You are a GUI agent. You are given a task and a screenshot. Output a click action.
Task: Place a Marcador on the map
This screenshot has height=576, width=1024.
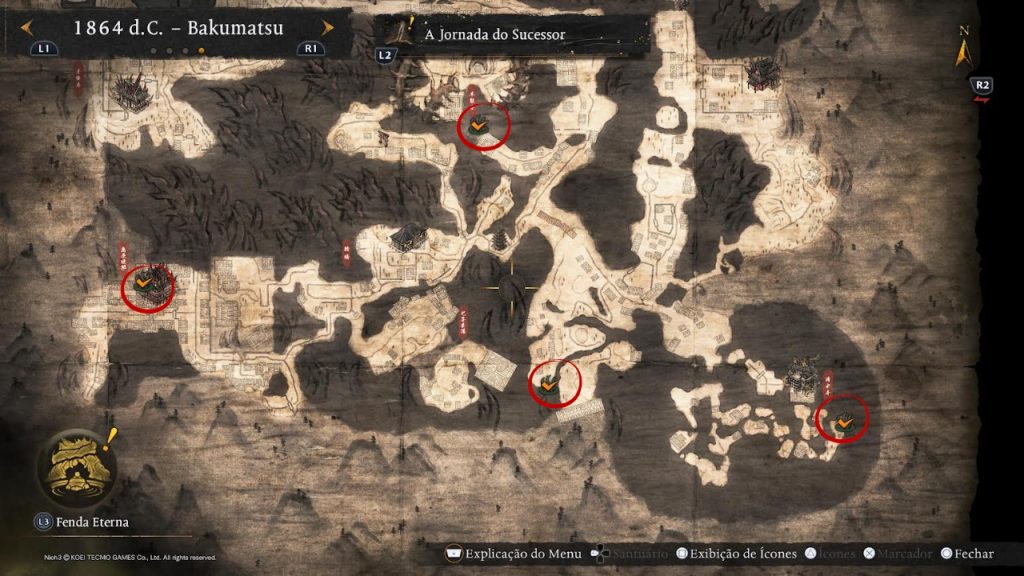tap(904, 553)
